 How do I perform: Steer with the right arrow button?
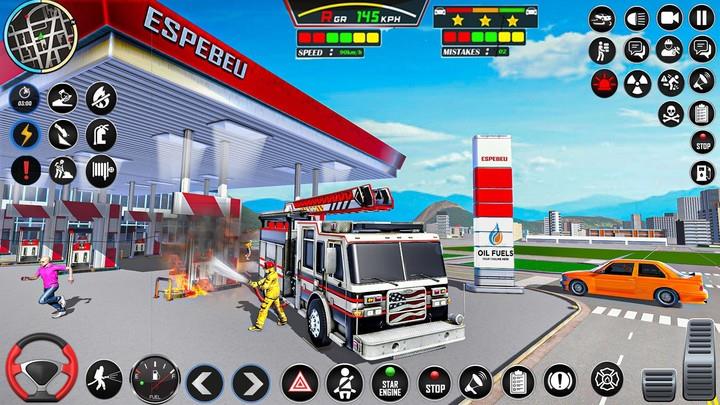point(249,382)
